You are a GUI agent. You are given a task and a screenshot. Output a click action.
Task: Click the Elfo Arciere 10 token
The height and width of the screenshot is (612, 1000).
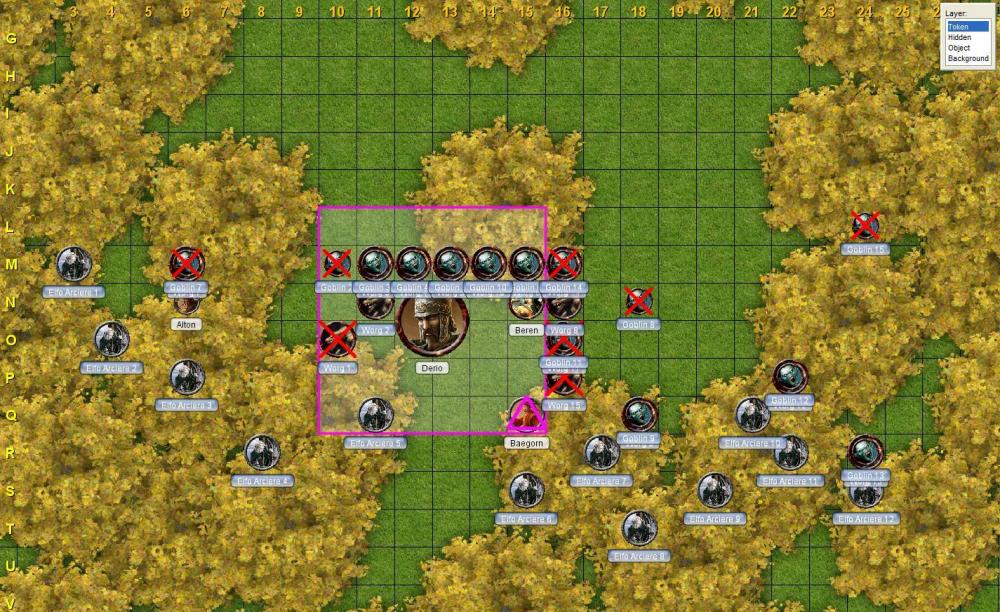tap(752, 415)
